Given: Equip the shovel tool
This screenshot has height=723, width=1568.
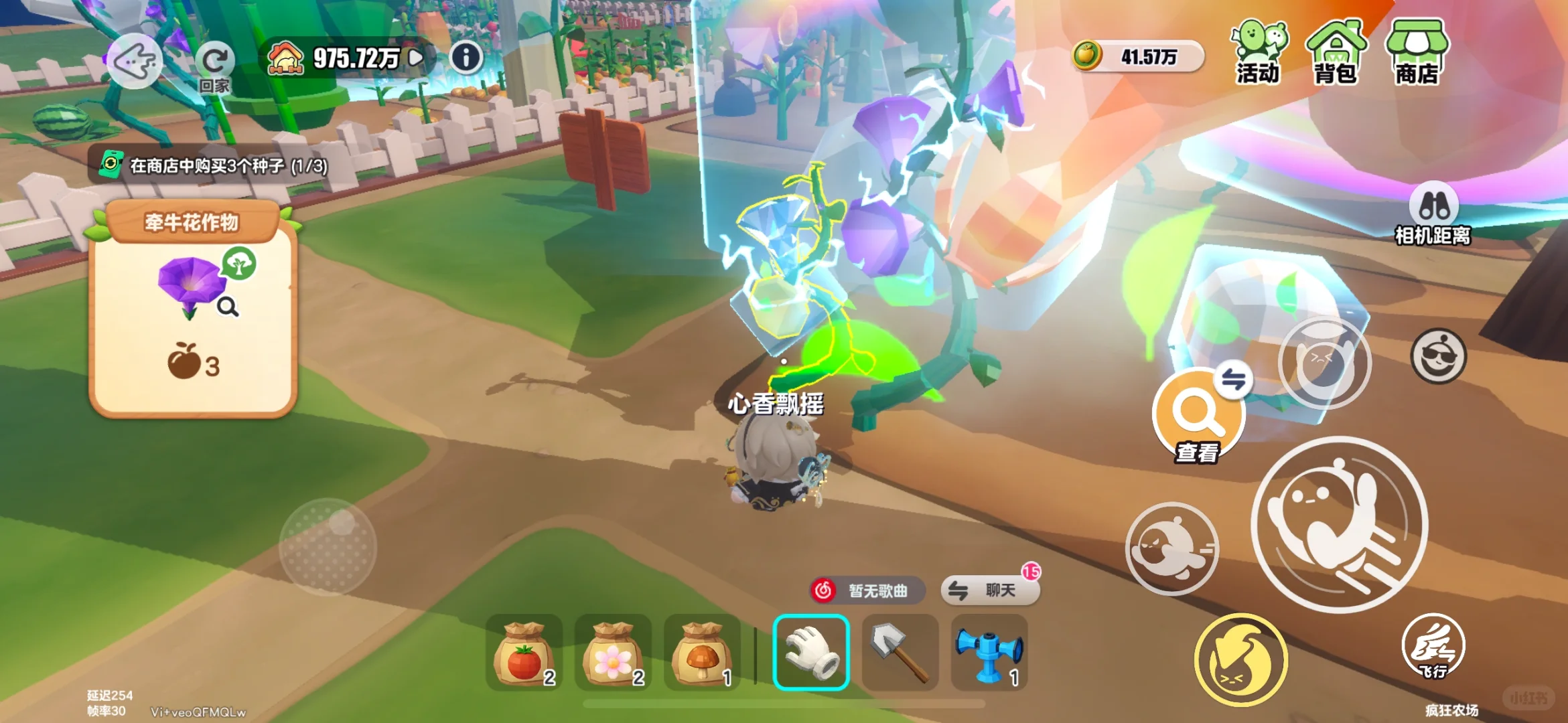Looking at the screenshot, I should [900, 653].
